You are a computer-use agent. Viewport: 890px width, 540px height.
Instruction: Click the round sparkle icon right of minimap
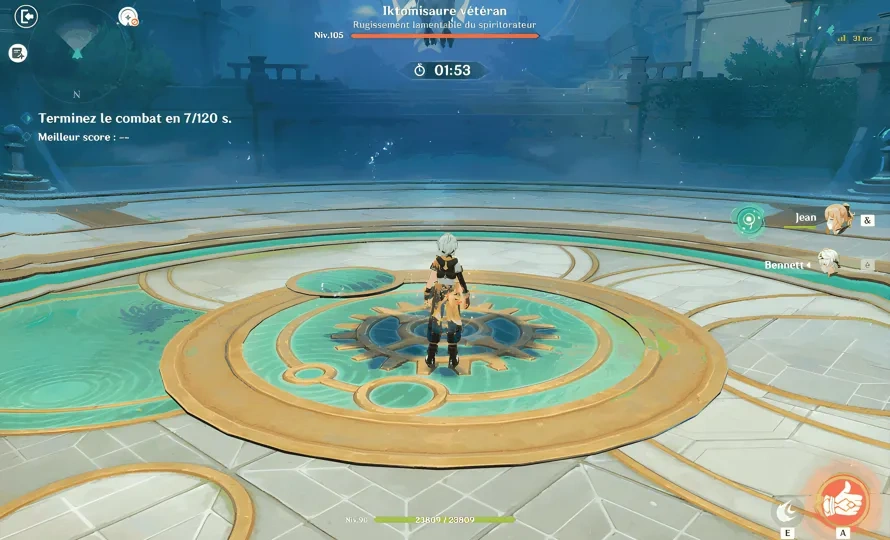127,16
